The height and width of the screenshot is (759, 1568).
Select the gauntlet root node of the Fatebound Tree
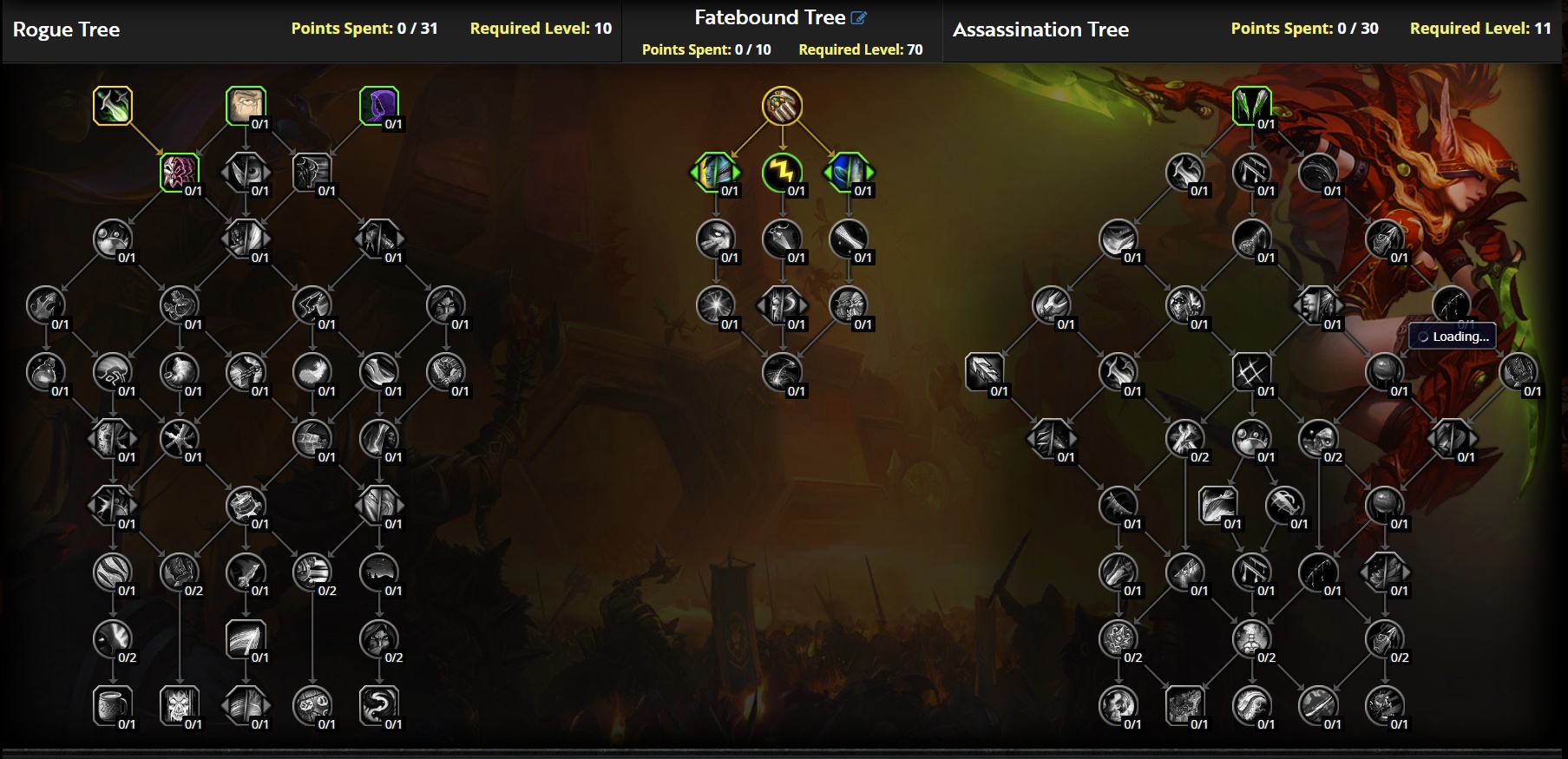tap(784, 107)
